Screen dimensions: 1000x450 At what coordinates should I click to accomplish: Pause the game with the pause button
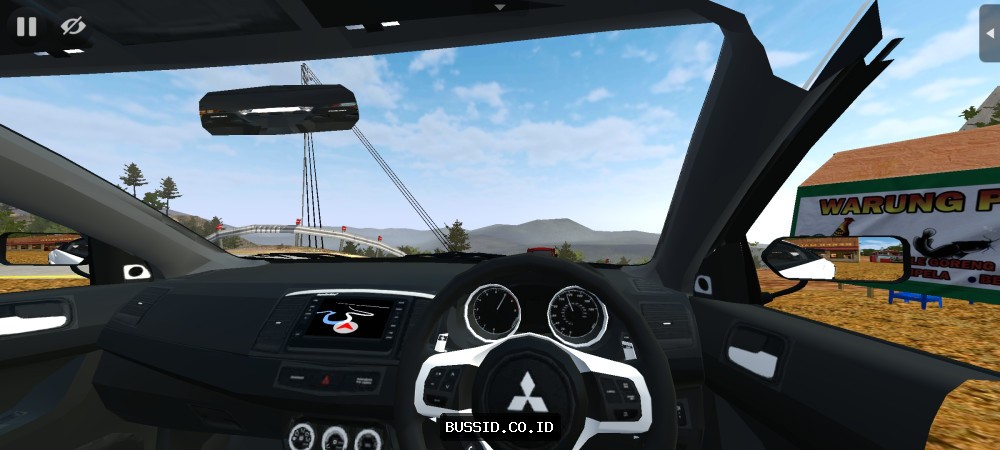pyautogui.click(x=26, y=26)
